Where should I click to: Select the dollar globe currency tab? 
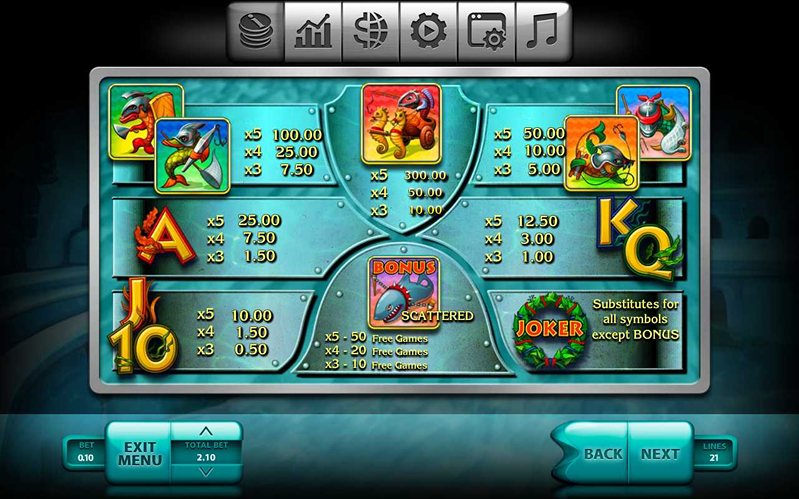tap(371, 32)
